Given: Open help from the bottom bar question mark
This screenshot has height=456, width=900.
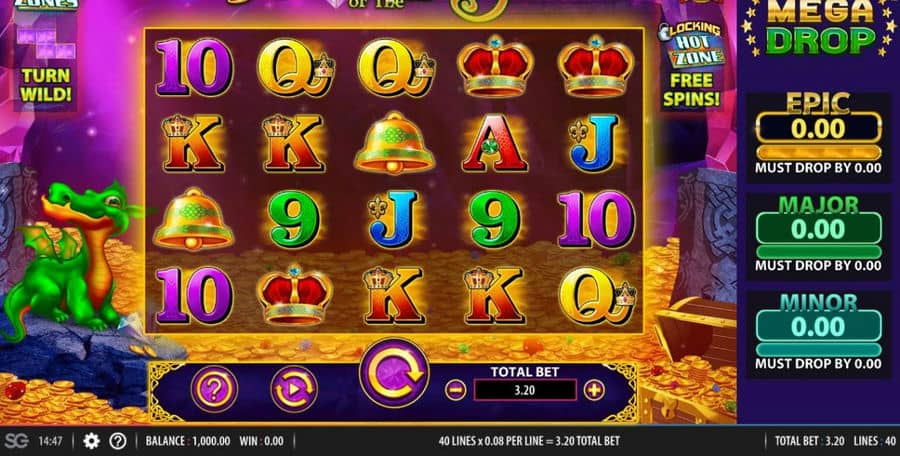Looking at the screenshot, I should point(117,441).
